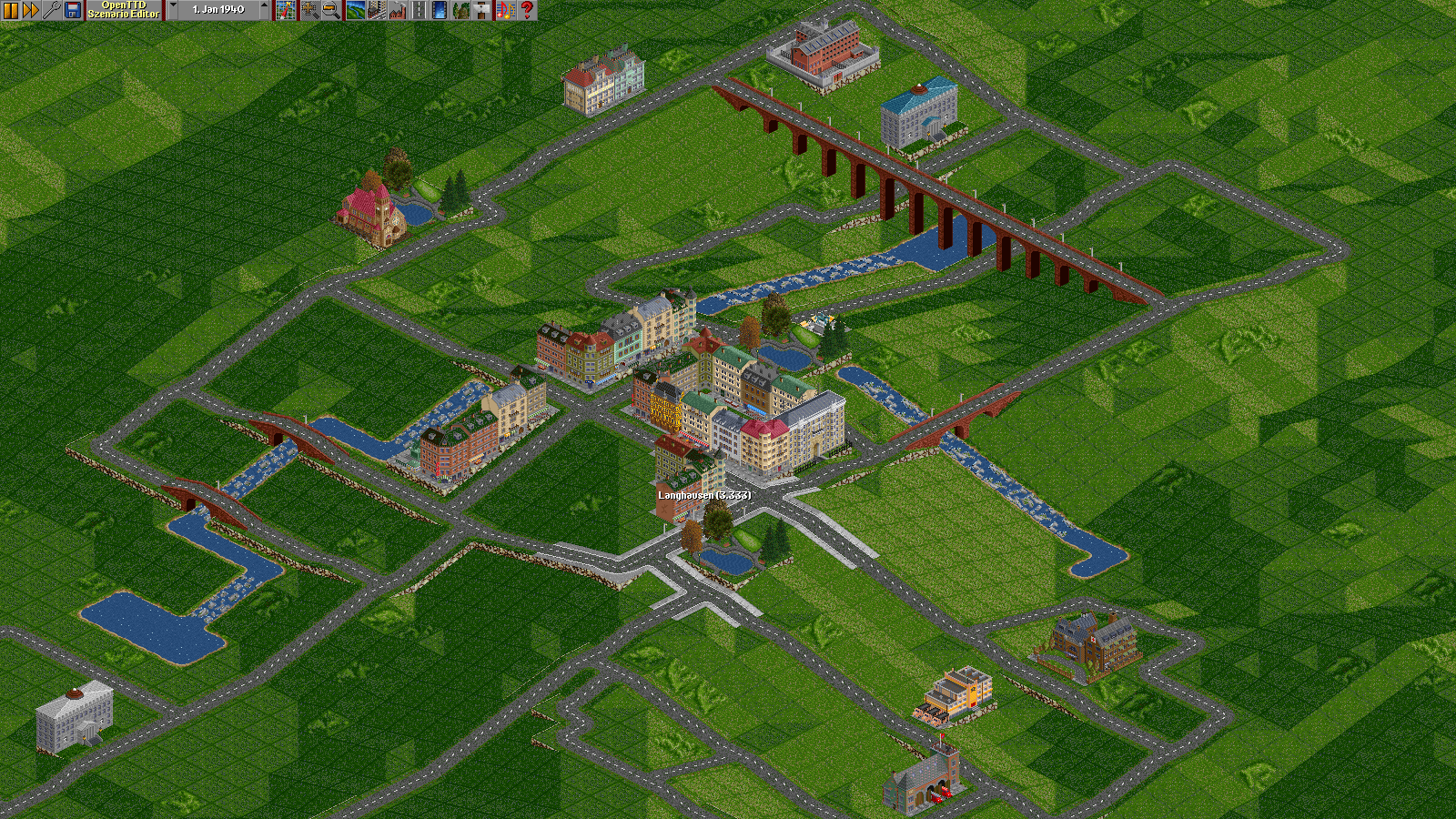Pause the game with the pause button

tap(11, 10)
